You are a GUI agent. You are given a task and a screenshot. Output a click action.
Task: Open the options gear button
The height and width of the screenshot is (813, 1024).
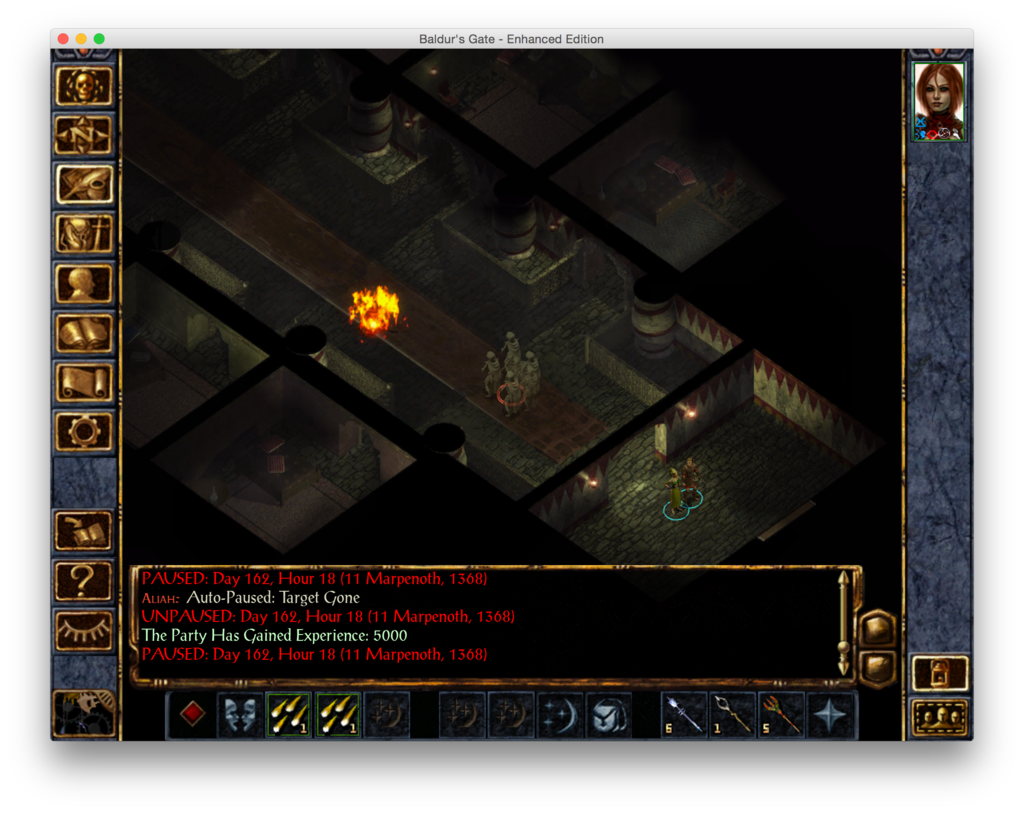[84, 430]
